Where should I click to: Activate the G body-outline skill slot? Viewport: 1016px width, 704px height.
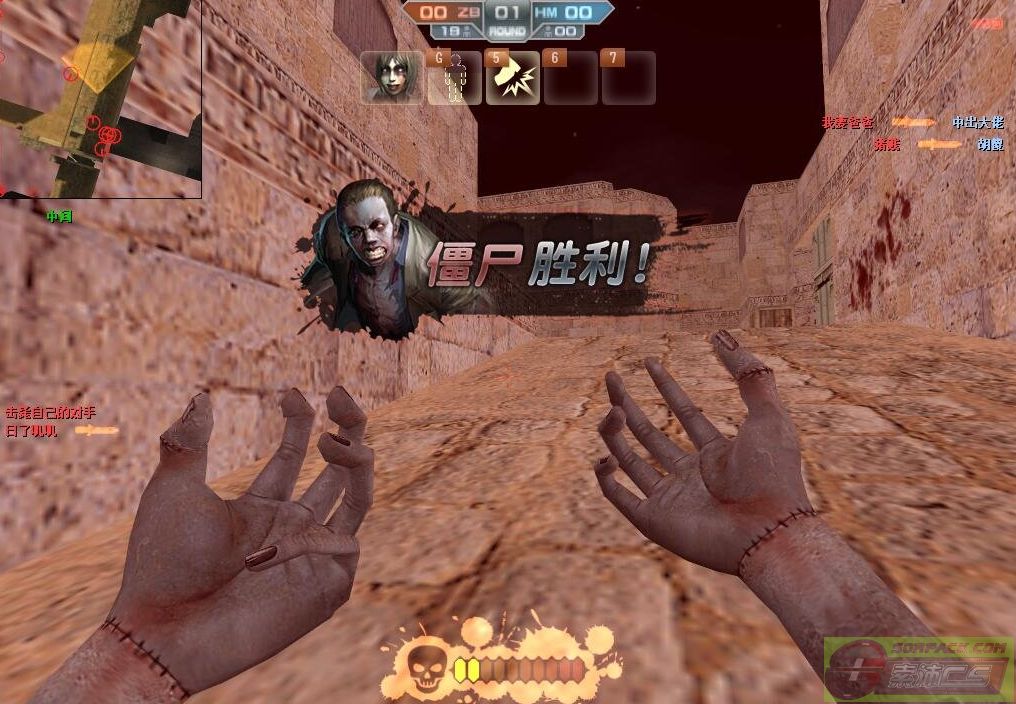455,78
